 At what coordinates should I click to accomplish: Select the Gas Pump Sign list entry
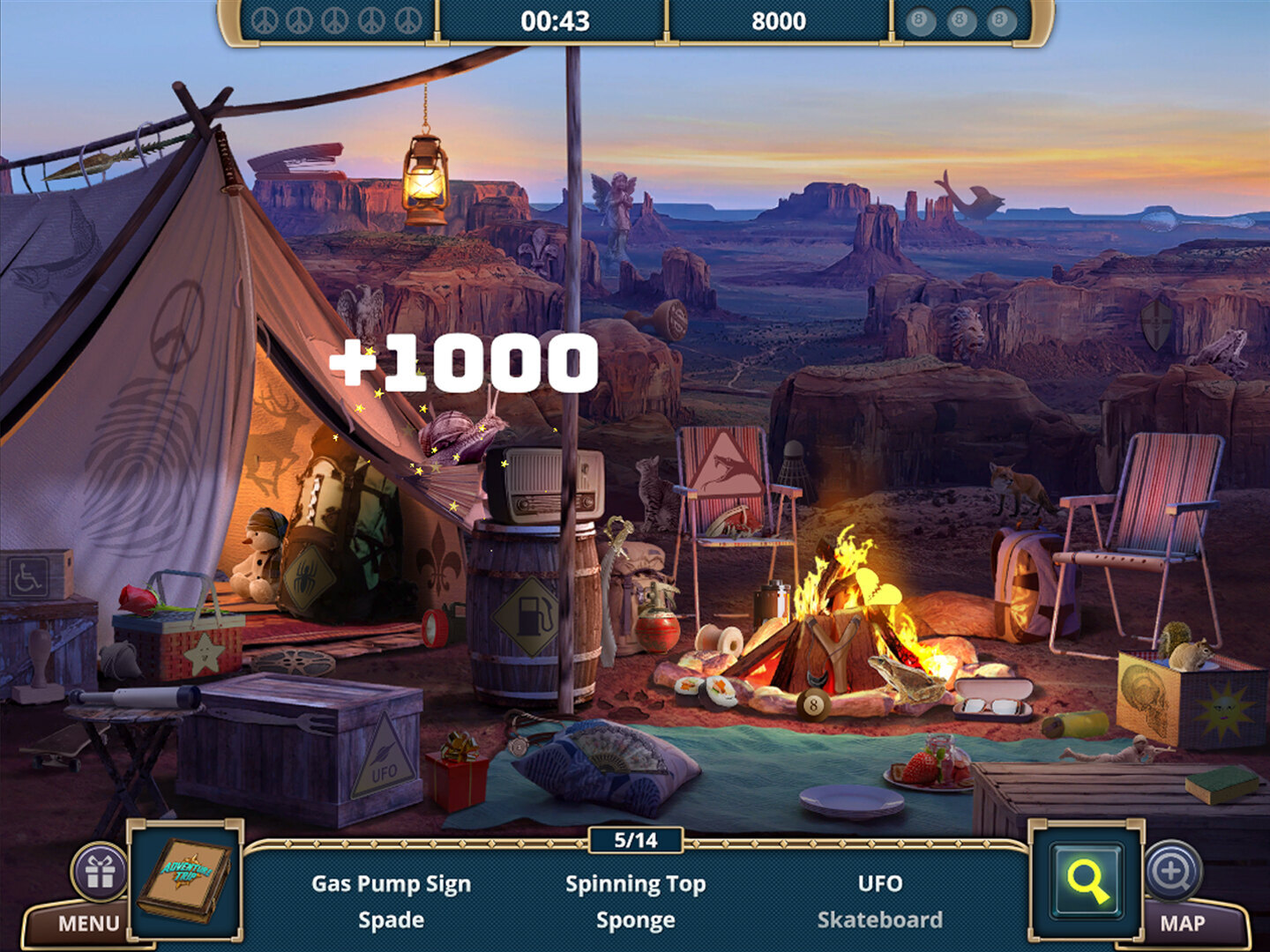pos(391,883)
